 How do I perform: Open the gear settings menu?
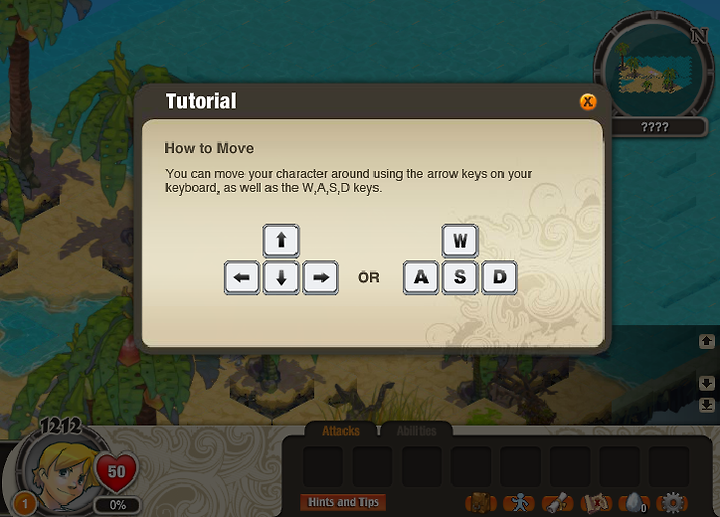coord(674,502)
